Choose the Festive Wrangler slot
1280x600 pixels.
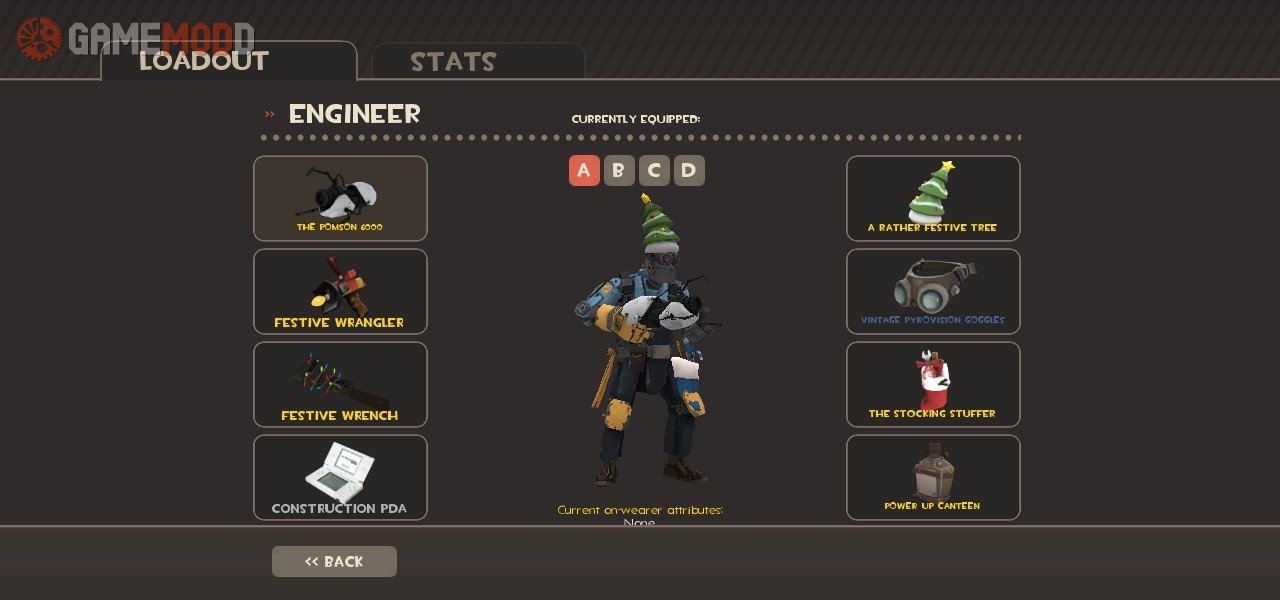click(340, 291)
